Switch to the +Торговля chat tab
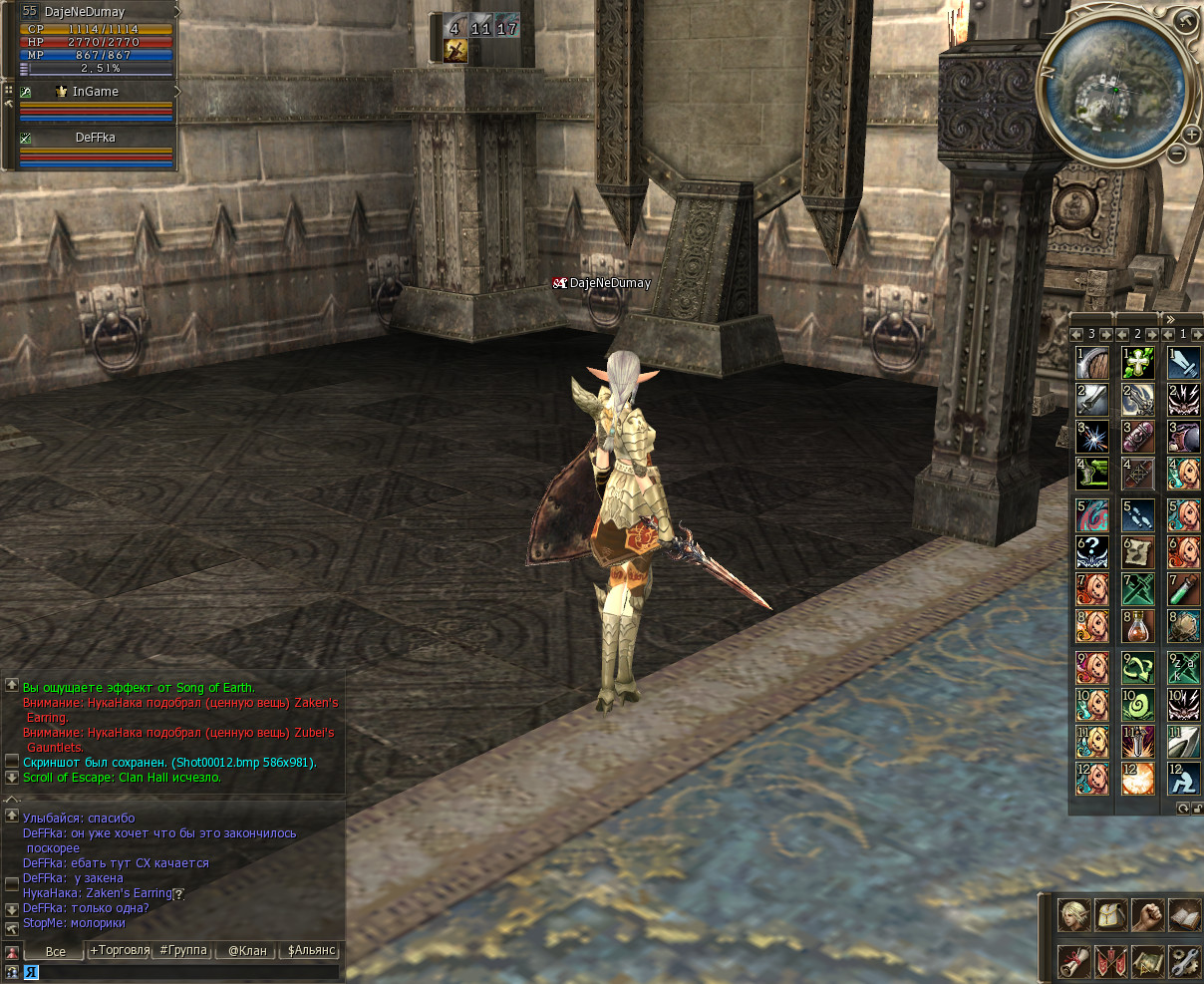1204x984 pixels. point(120,950)
